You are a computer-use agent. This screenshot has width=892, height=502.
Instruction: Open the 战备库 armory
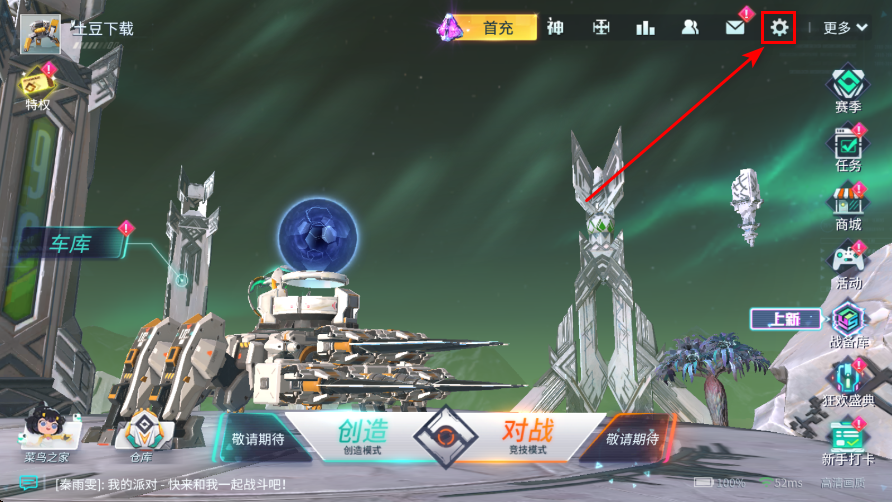click(848, 324)
